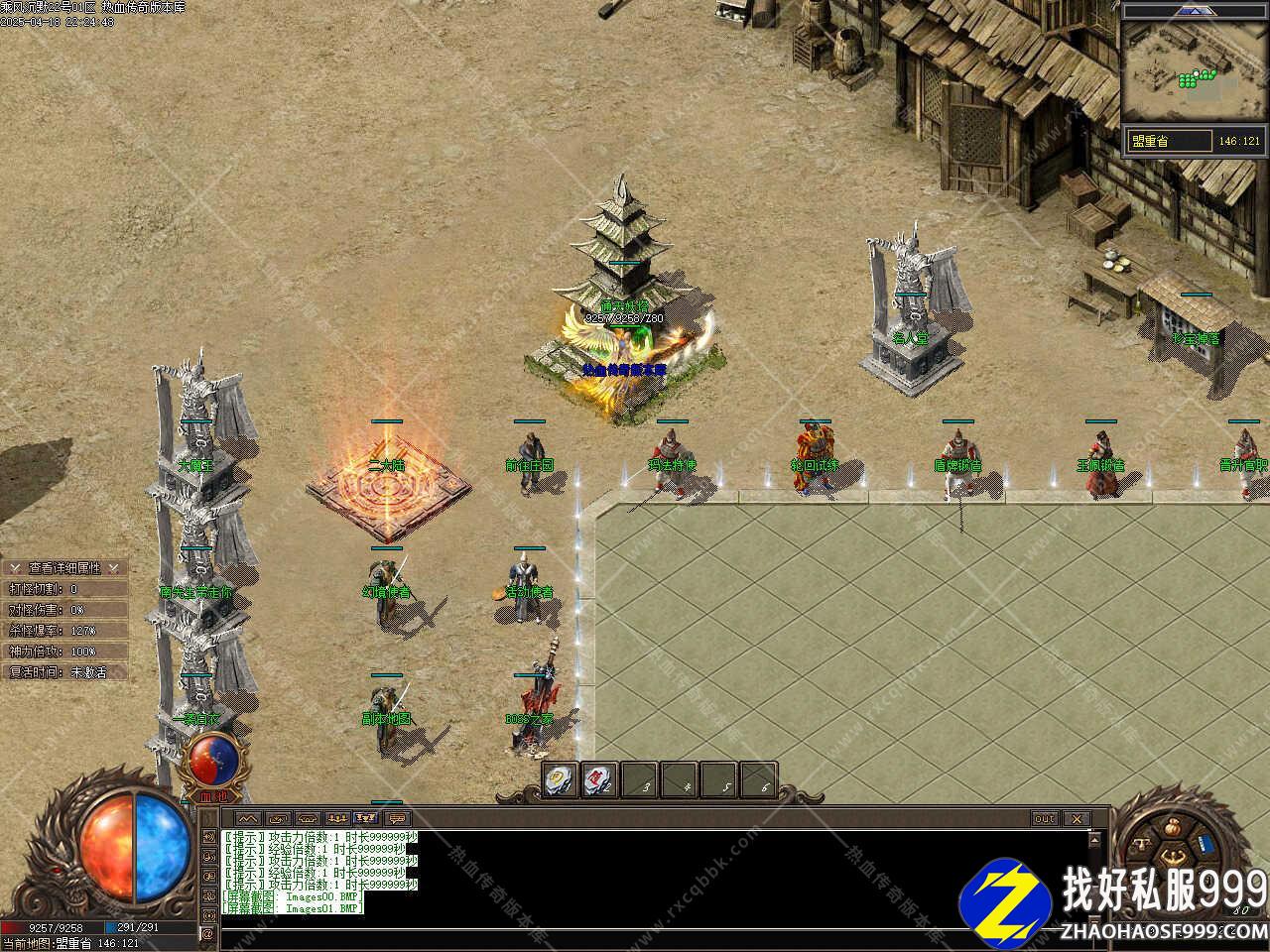This screenshot has height=952, width=1270.
Task: Select the mountain-shaped chat toolbar button
Action: [247, 819]
